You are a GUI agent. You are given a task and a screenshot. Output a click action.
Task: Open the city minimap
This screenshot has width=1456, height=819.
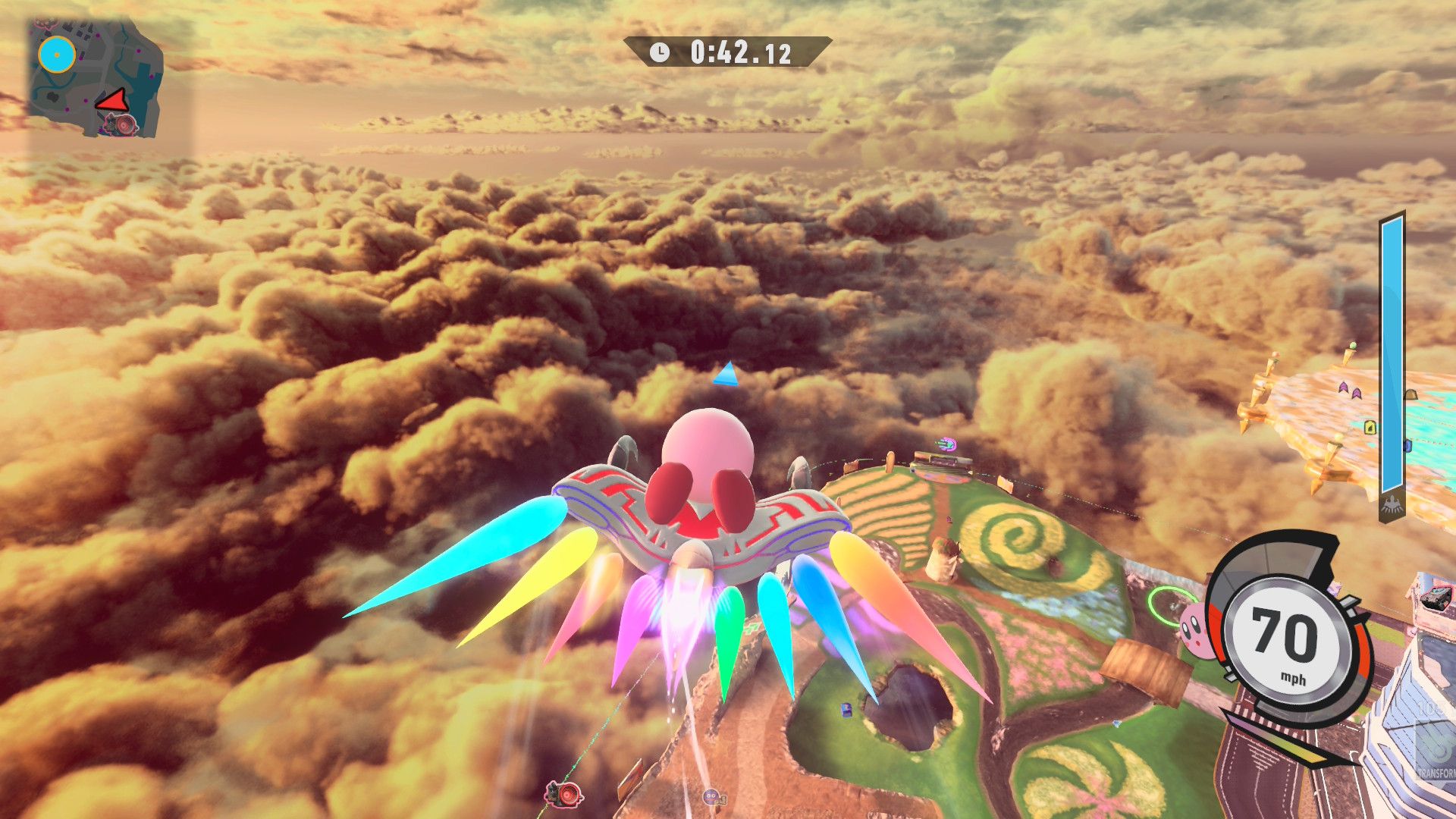(96, 77)
